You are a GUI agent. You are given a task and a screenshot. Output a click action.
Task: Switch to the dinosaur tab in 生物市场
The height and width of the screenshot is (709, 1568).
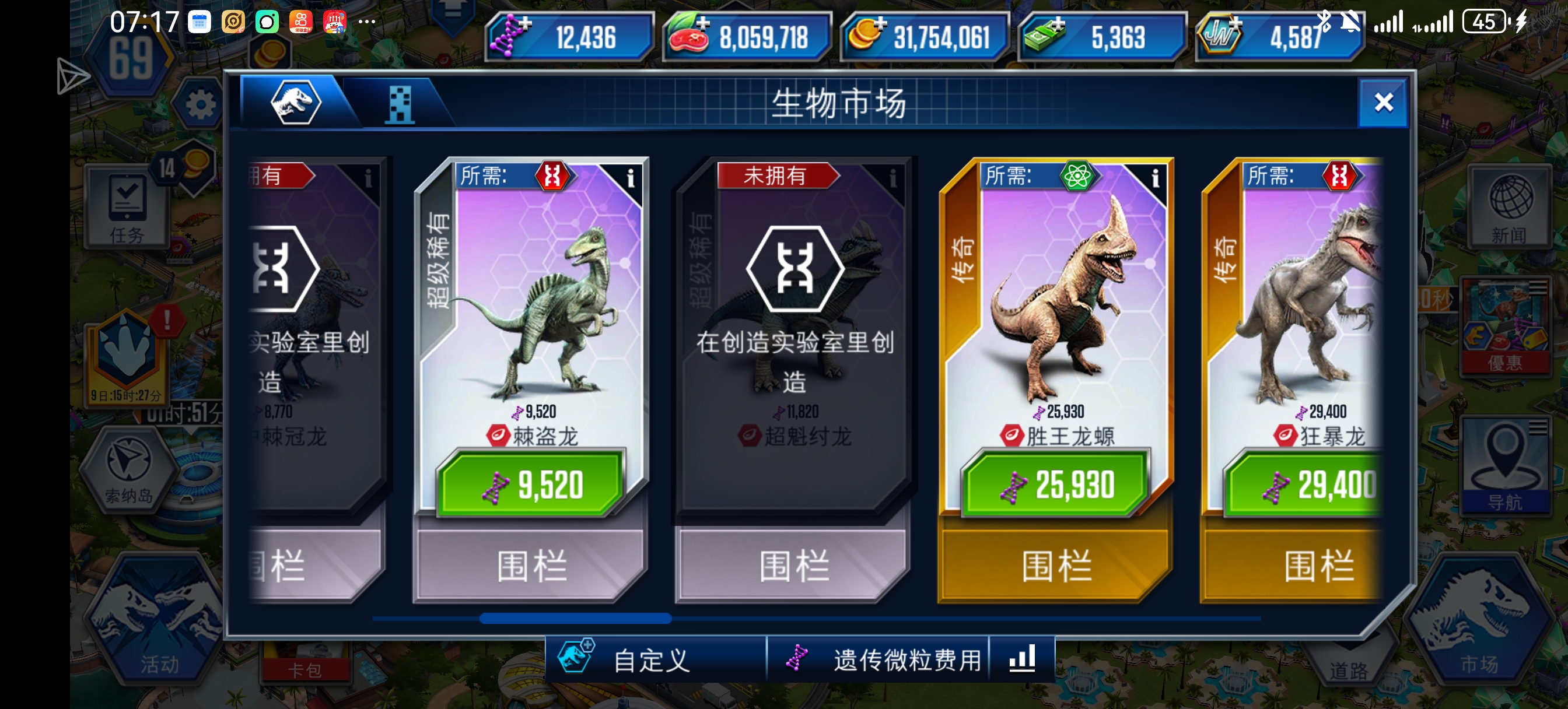(295, 103)
